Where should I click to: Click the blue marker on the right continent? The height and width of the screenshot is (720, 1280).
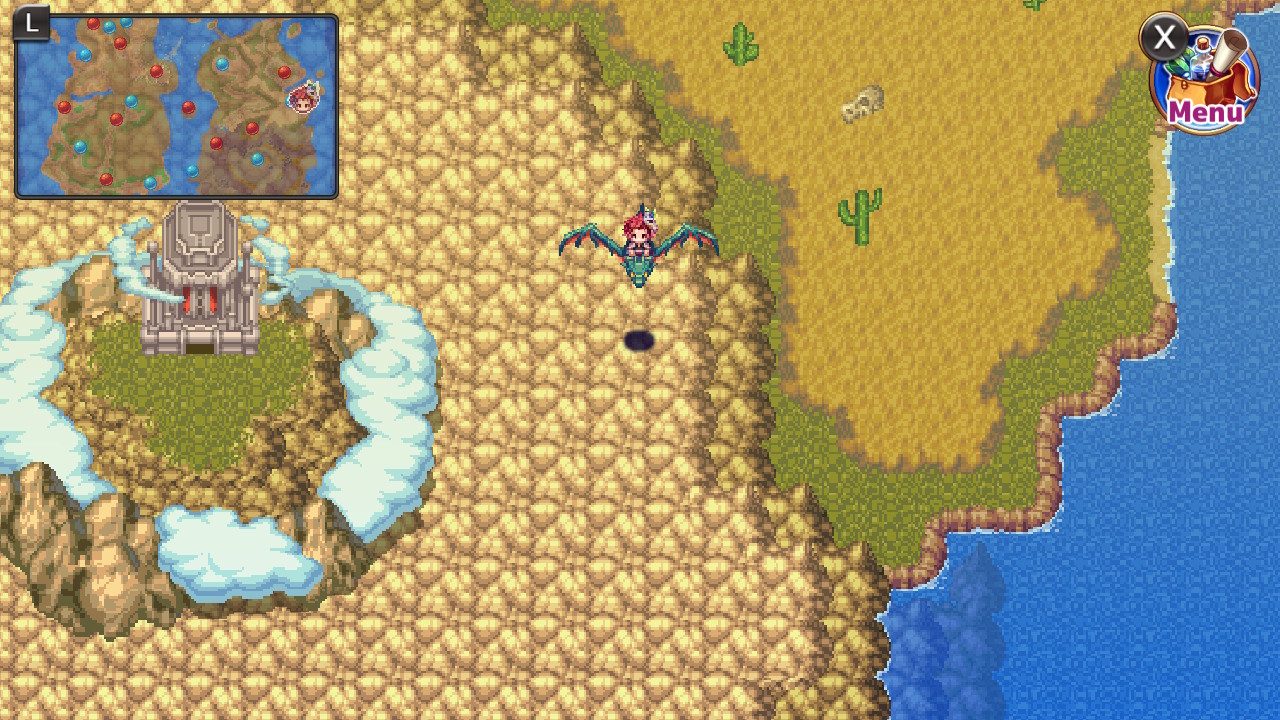(223, 63)
